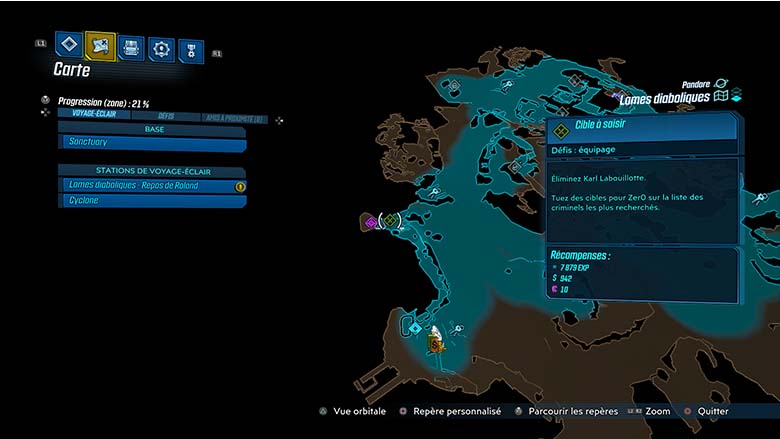Open the Pandore planet orbit icon
The height and width of the screenshot is (439, 780).
(x=721, y=85)
